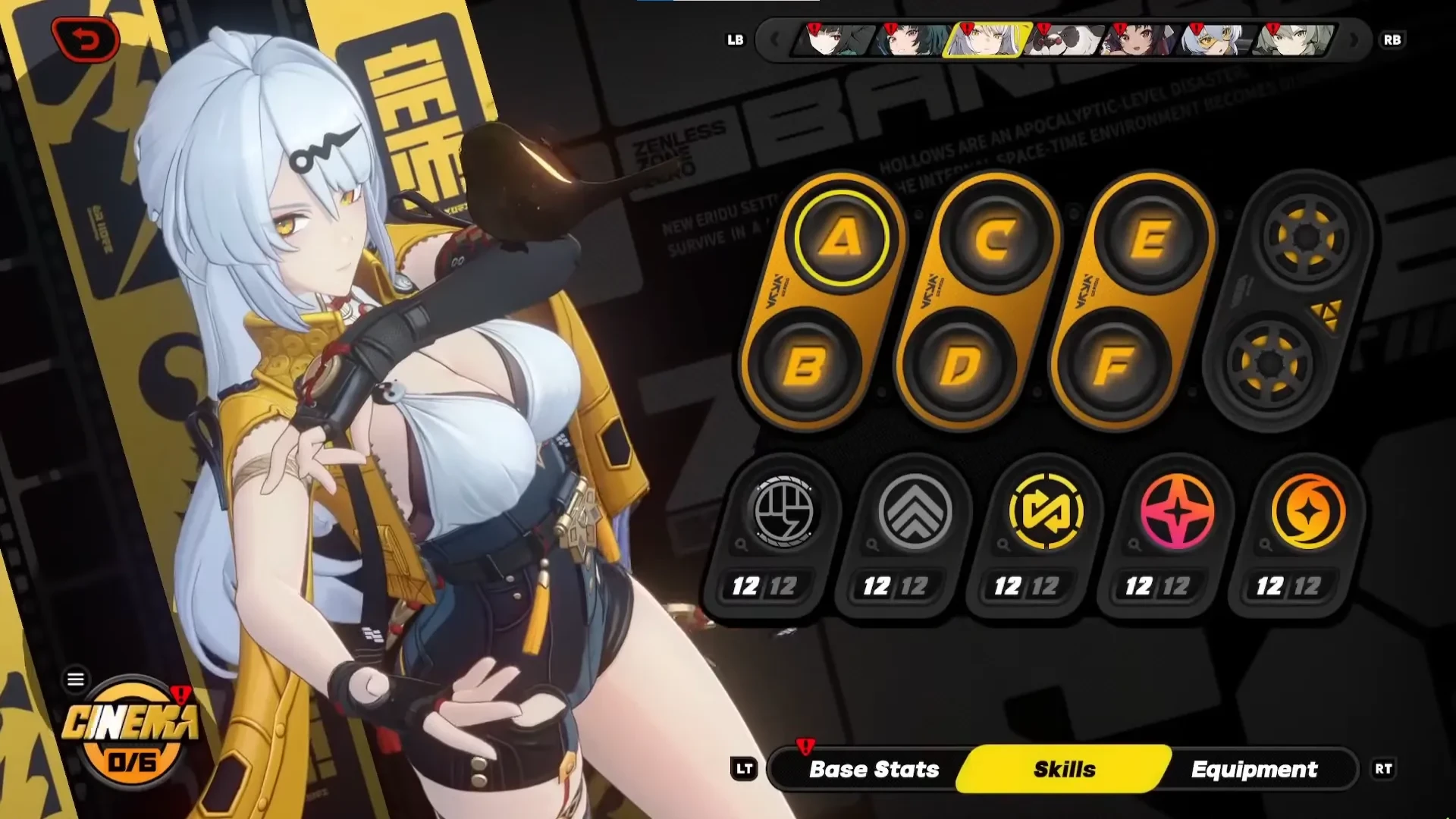Viewport: 1456px width, 819px height.
Task: Open the fist Basic Attack skill
Action: pos(783,512)
